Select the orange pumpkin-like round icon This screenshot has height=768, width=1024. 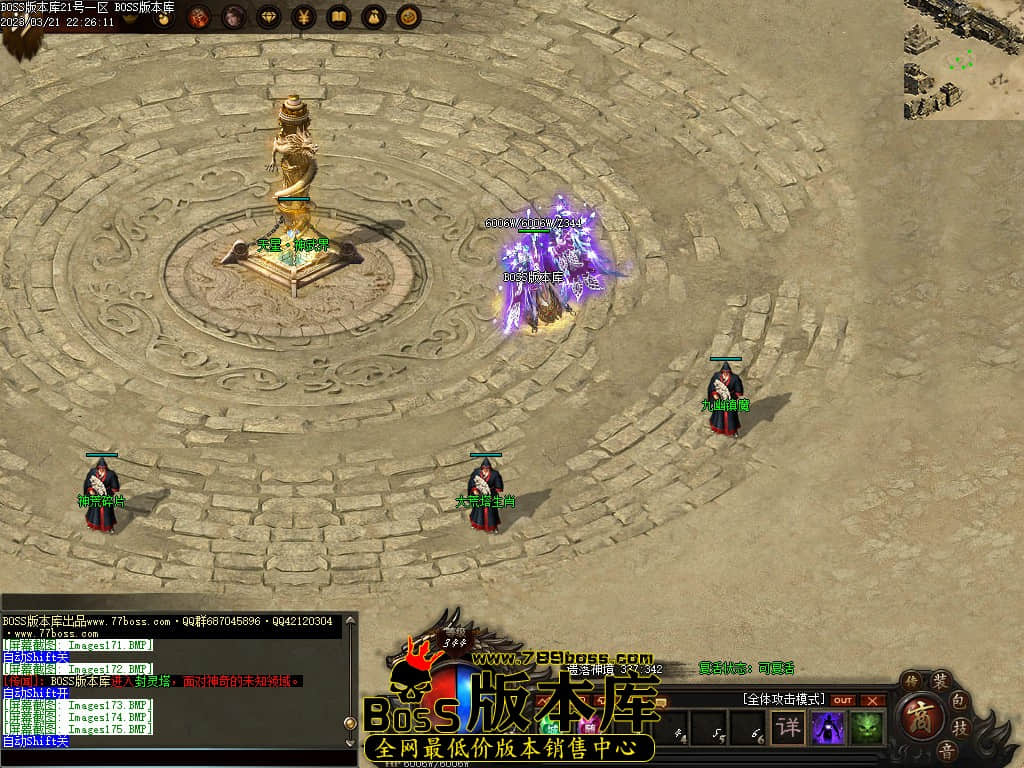pos(408,17)
